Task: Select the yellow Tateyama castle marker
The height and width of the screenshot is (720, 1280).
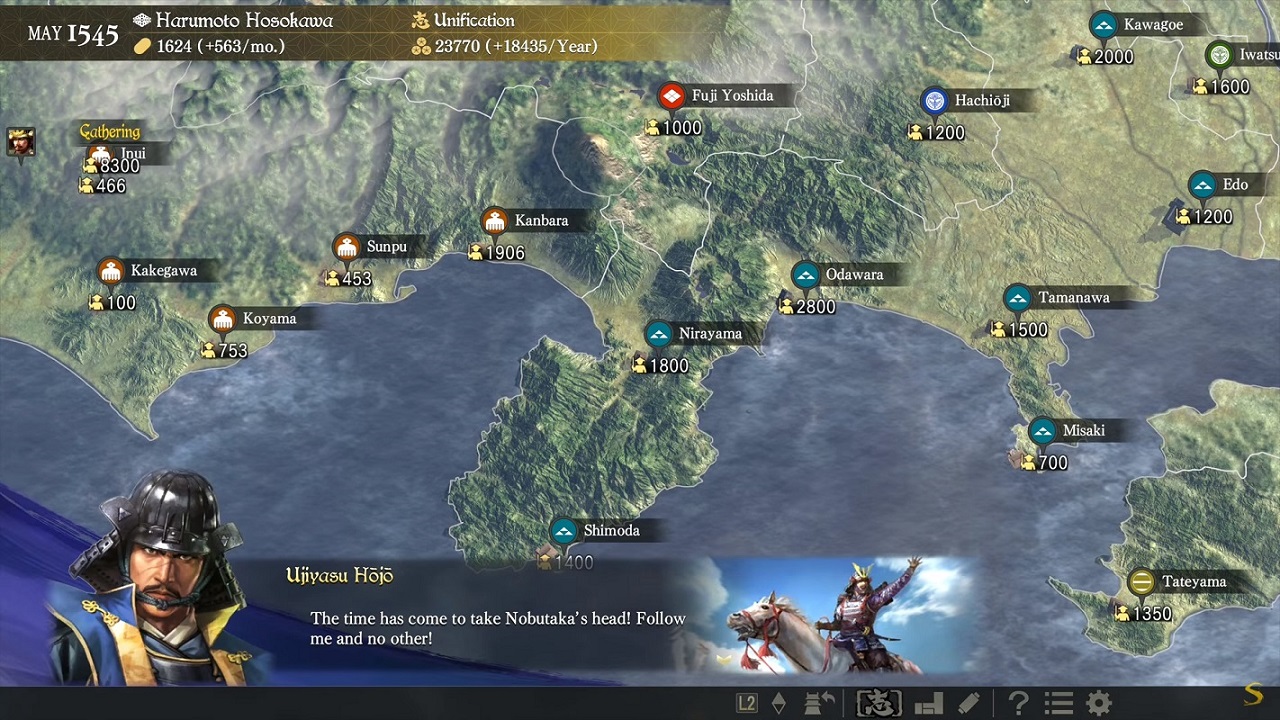Action: (1139, 579)
